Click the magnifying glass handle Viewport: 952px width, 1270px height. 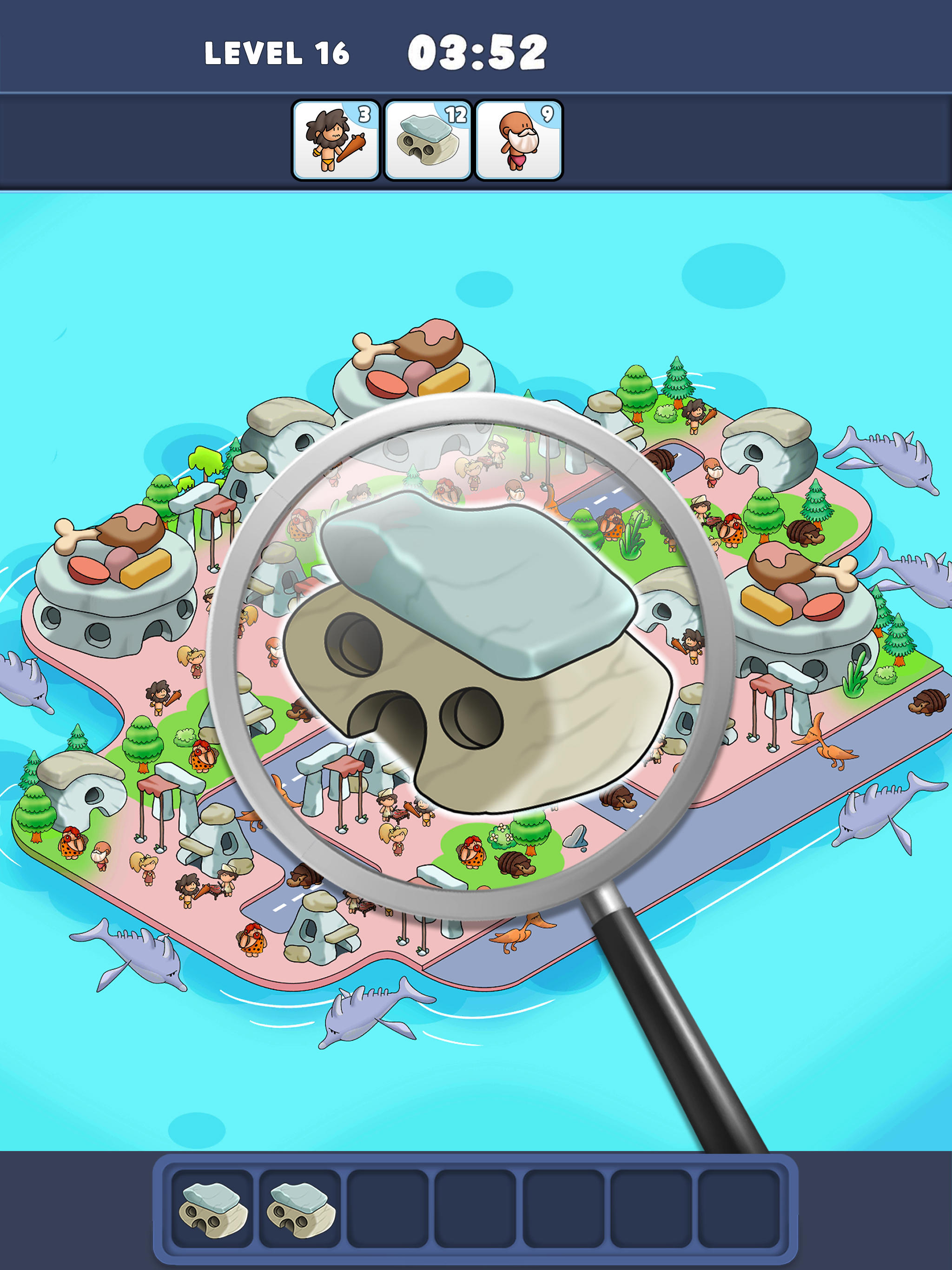661,1019
